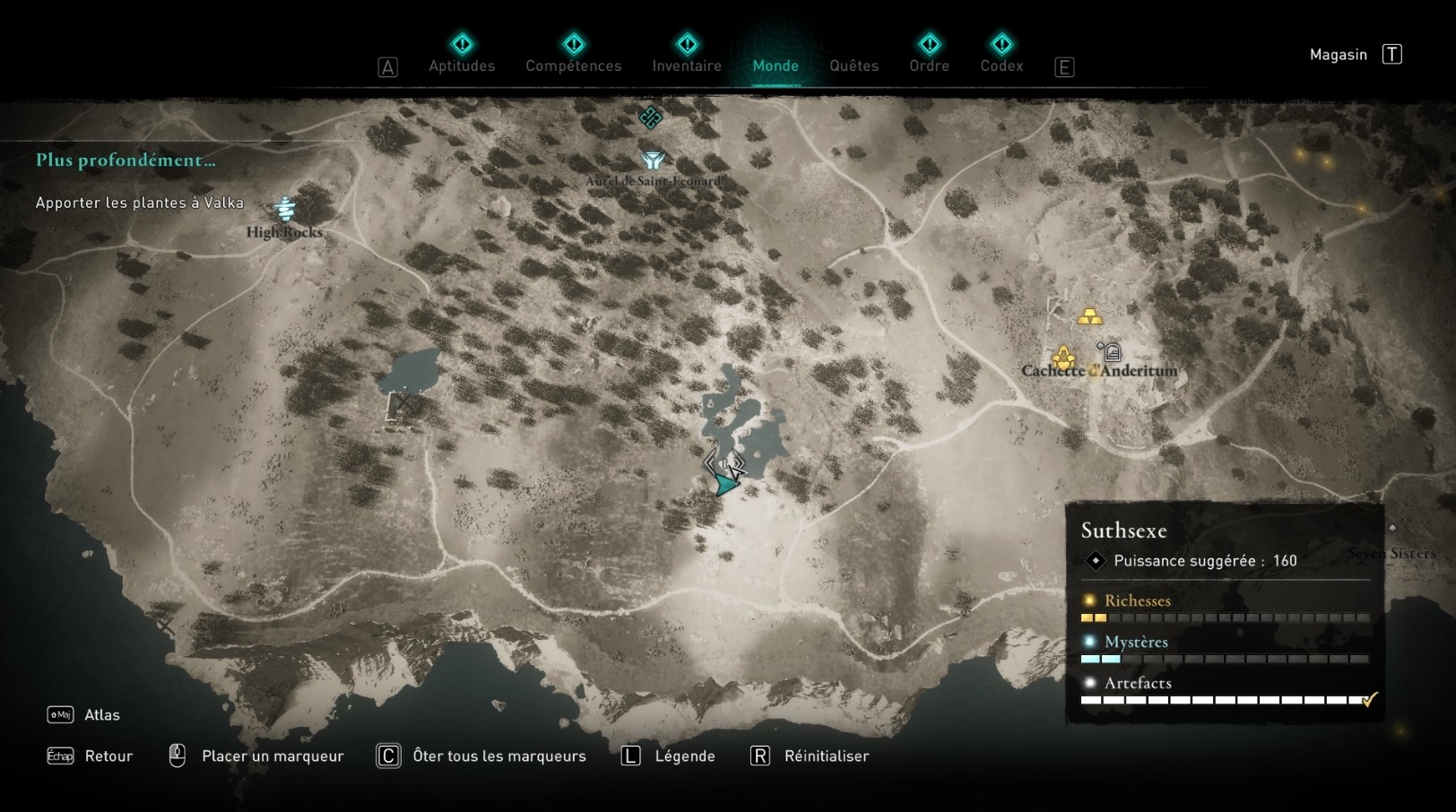1456x812 pixels.
Task: Select the High Rocks map marker
Action: click(285, 209)
